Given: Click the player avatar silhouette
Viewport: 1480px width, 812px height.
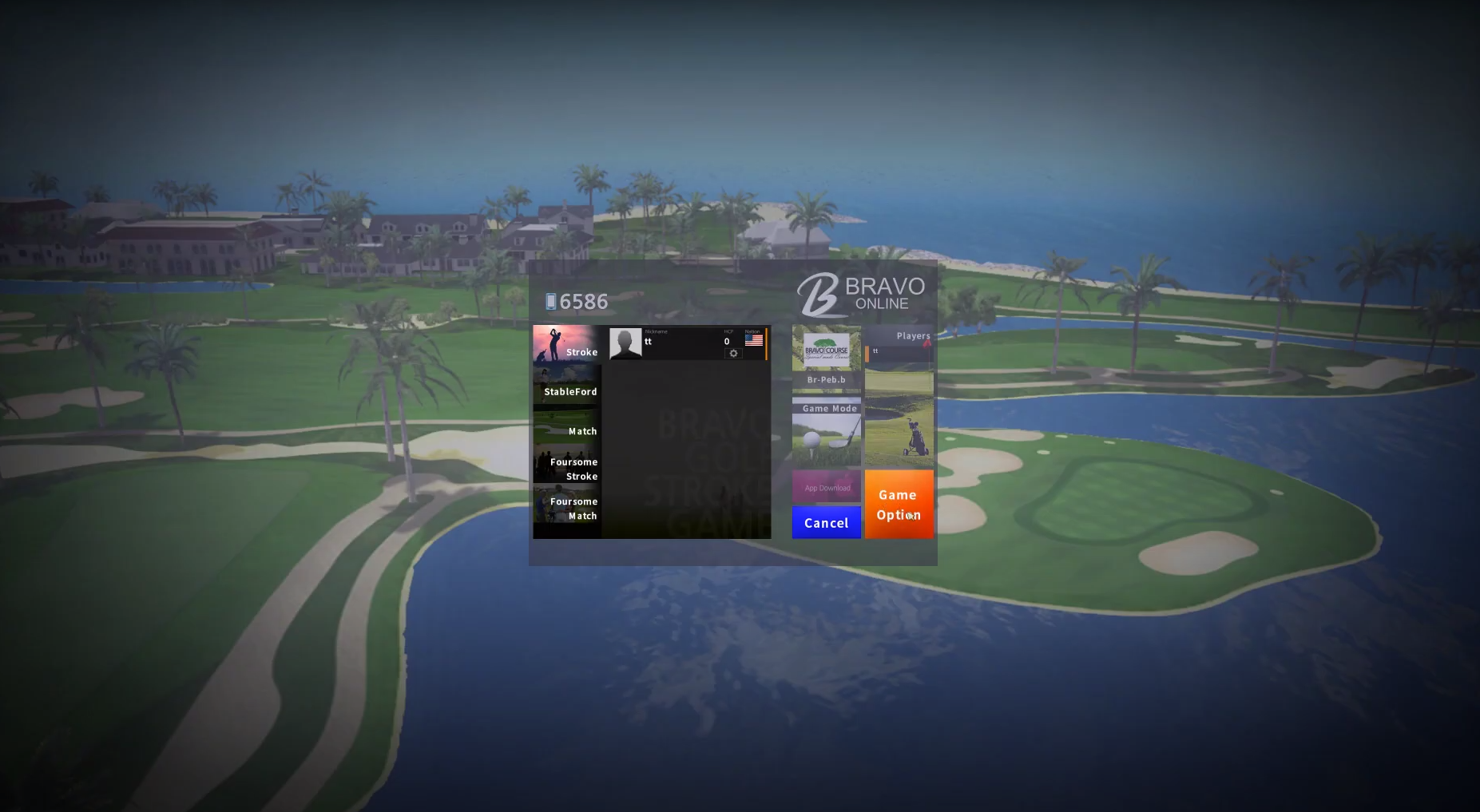Looking at the screenshot, I should (x=626, y=343).
